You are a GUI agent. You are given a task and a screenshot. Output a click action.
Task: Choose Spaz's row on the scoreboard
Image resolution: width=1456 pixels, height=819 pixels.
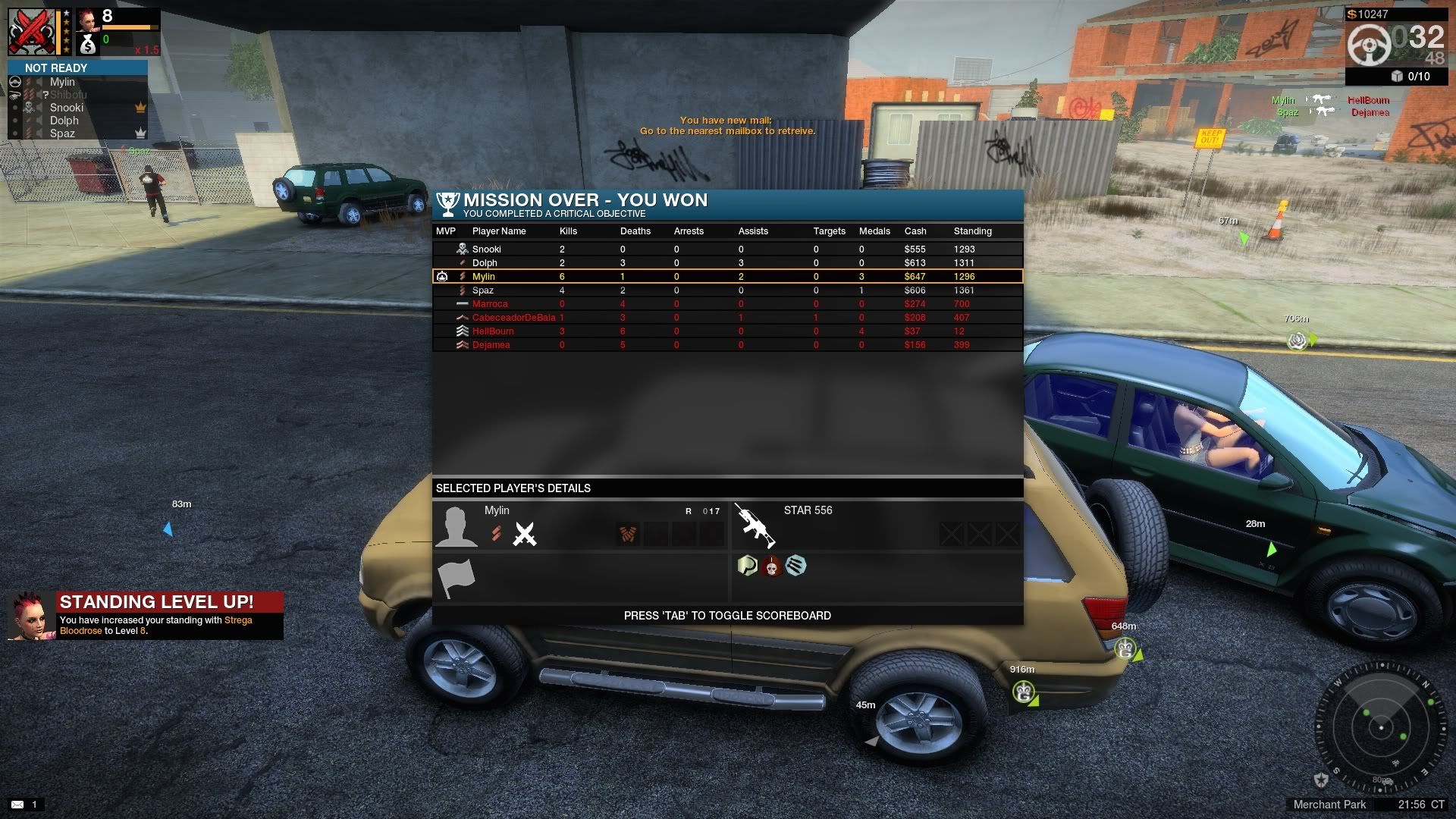point(482,290)
